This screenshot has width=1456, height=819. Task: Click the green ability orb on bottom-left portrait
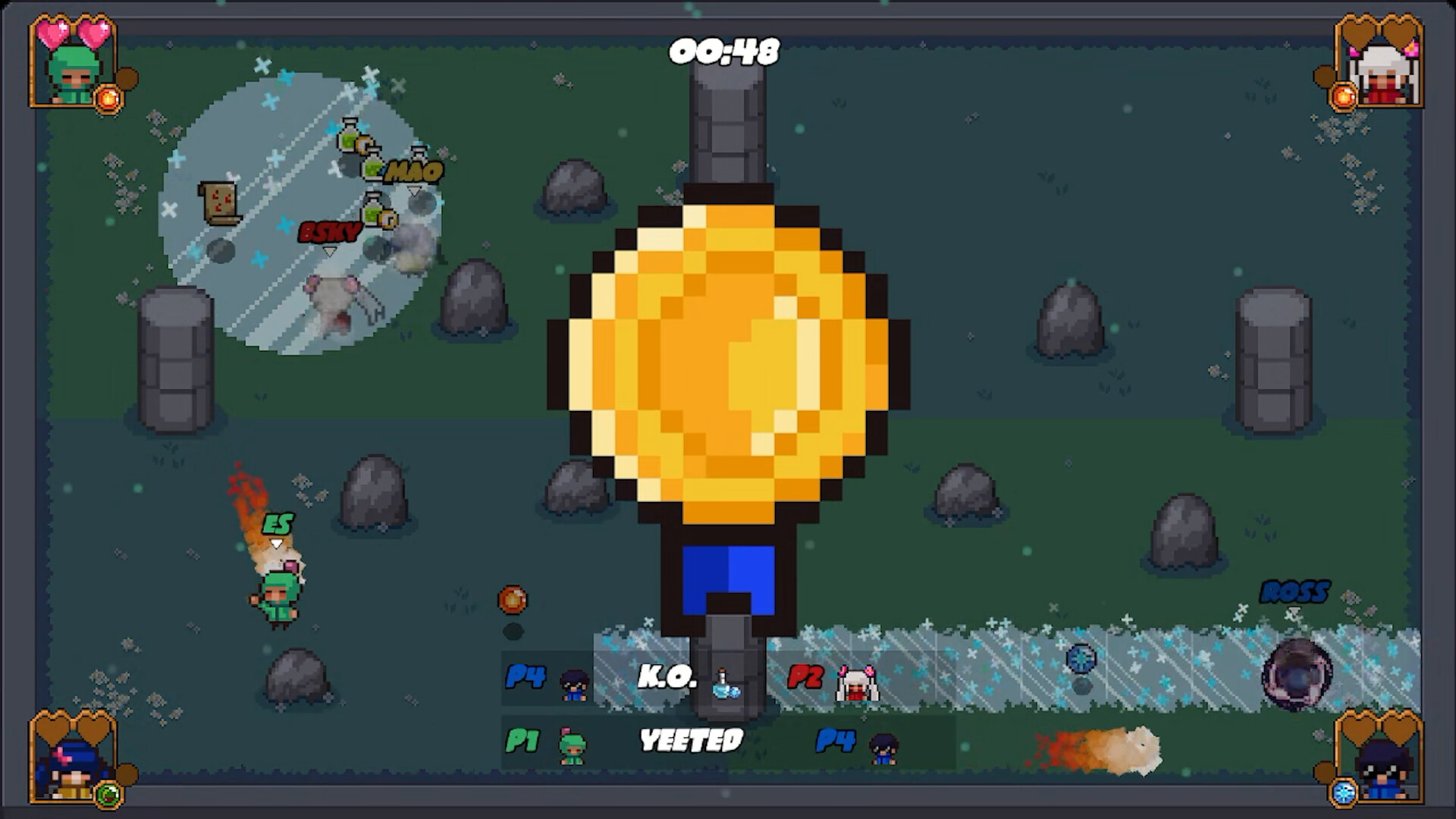pos(108,795)
